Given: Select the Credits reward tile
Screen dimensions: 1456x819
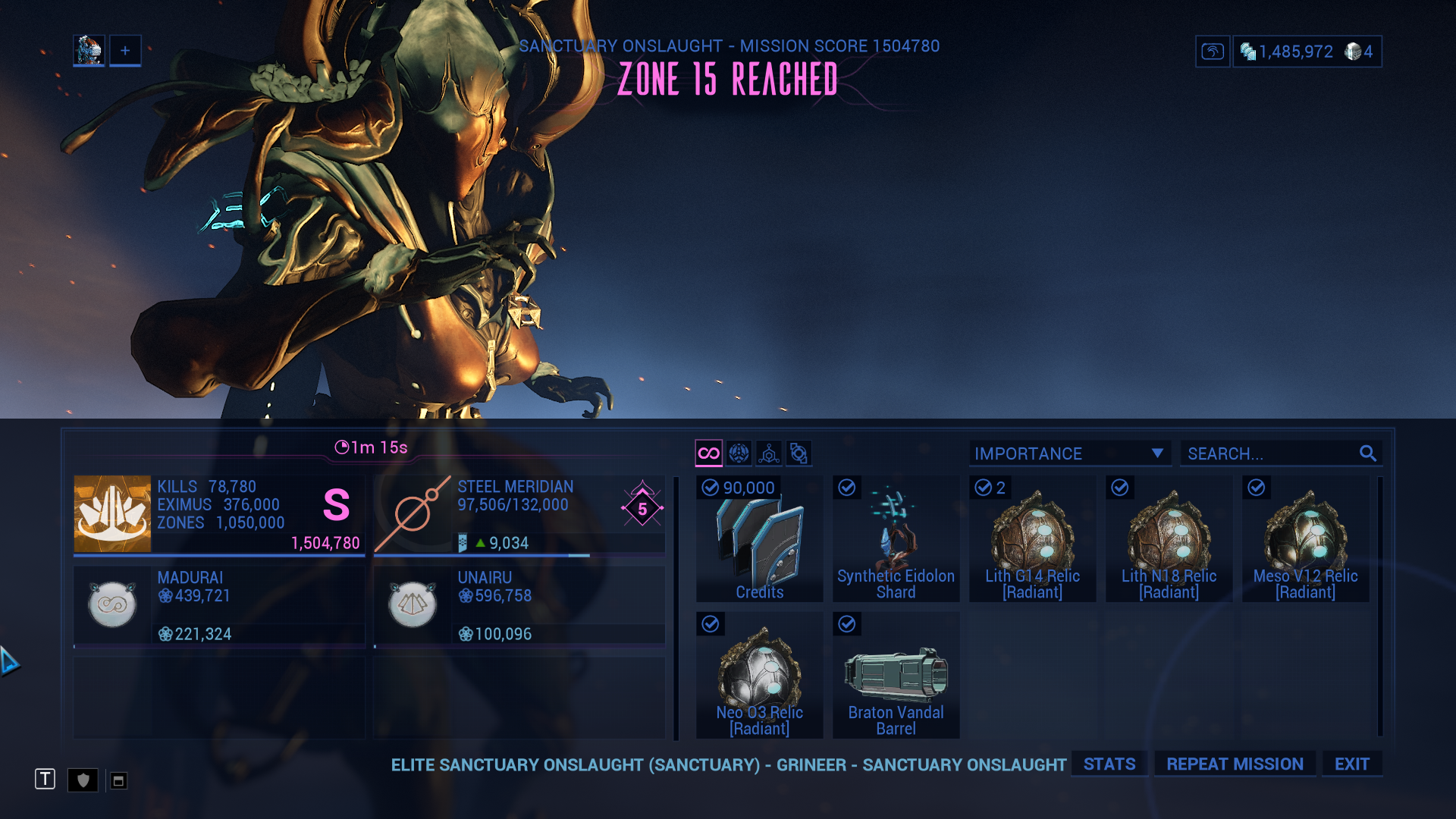Looking at the screenshot, I should (759, 539).
